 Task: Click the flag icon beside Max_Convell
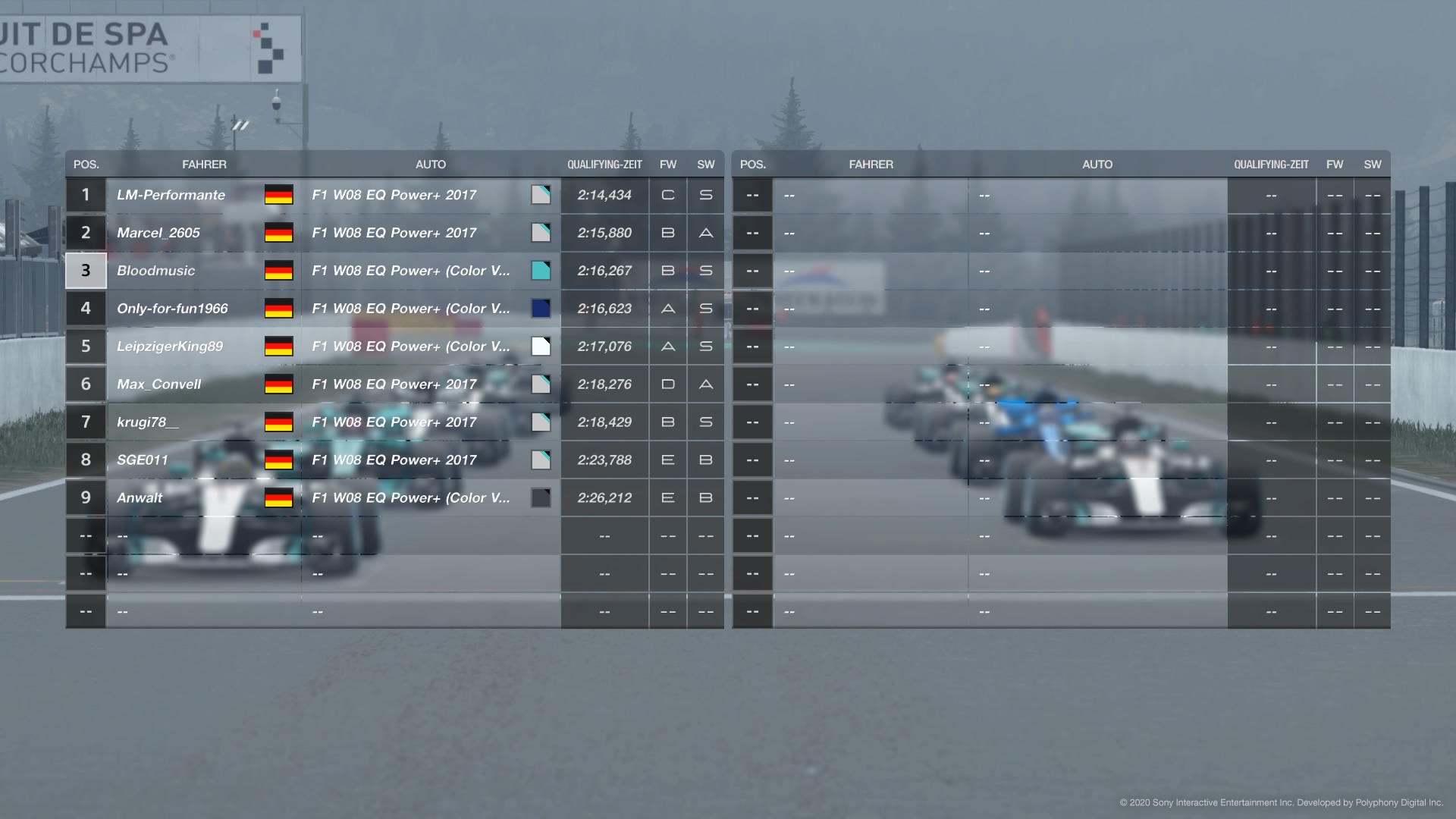280,384
